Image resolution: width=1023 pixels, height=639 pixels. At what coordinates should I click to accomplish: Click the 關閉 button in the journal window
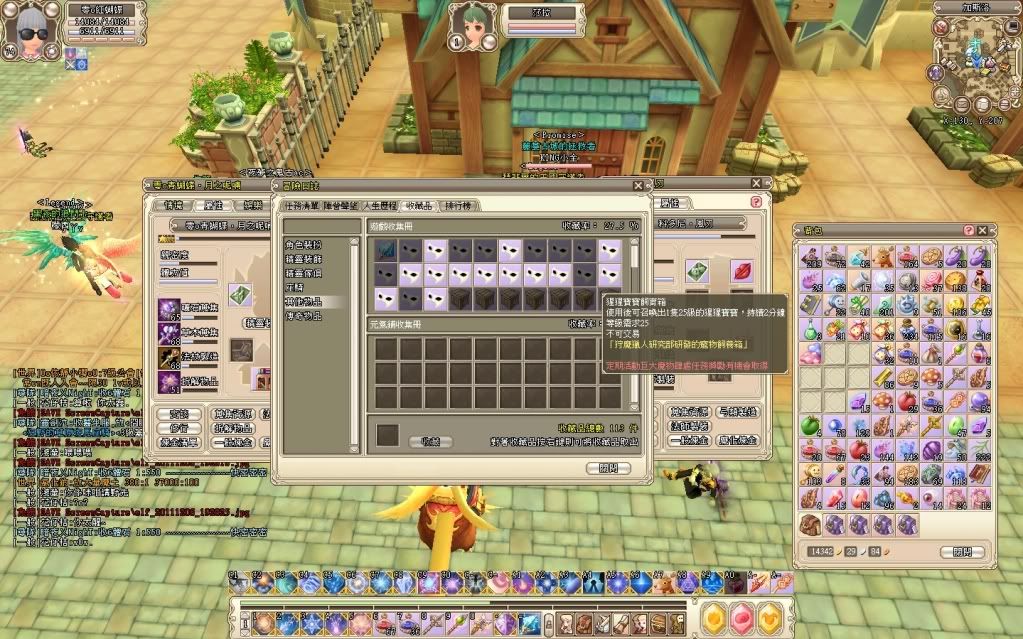click(x=608, y=467)
